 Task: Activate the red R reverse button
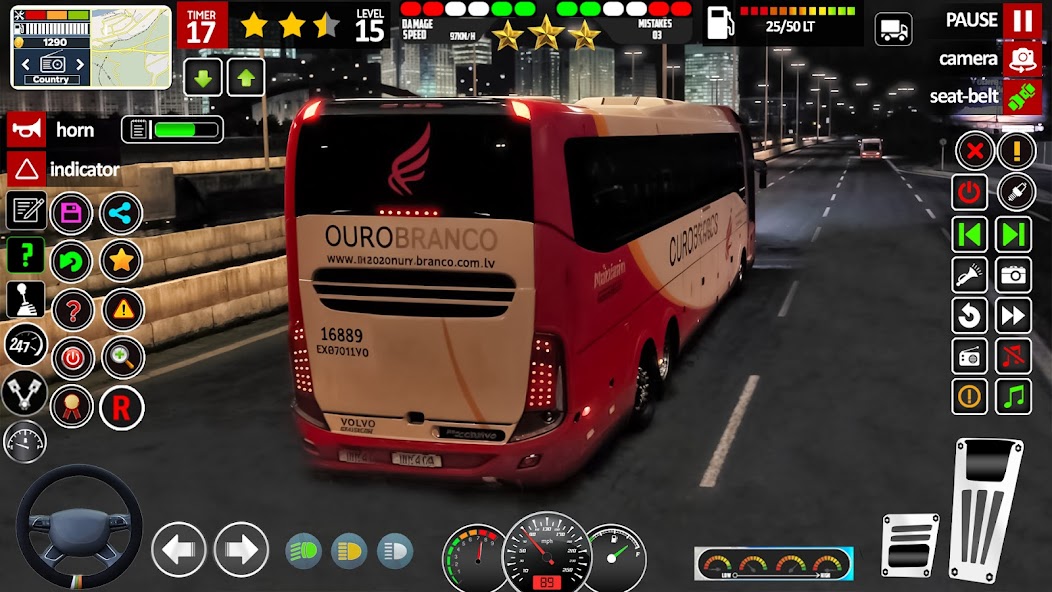point(121,407)
